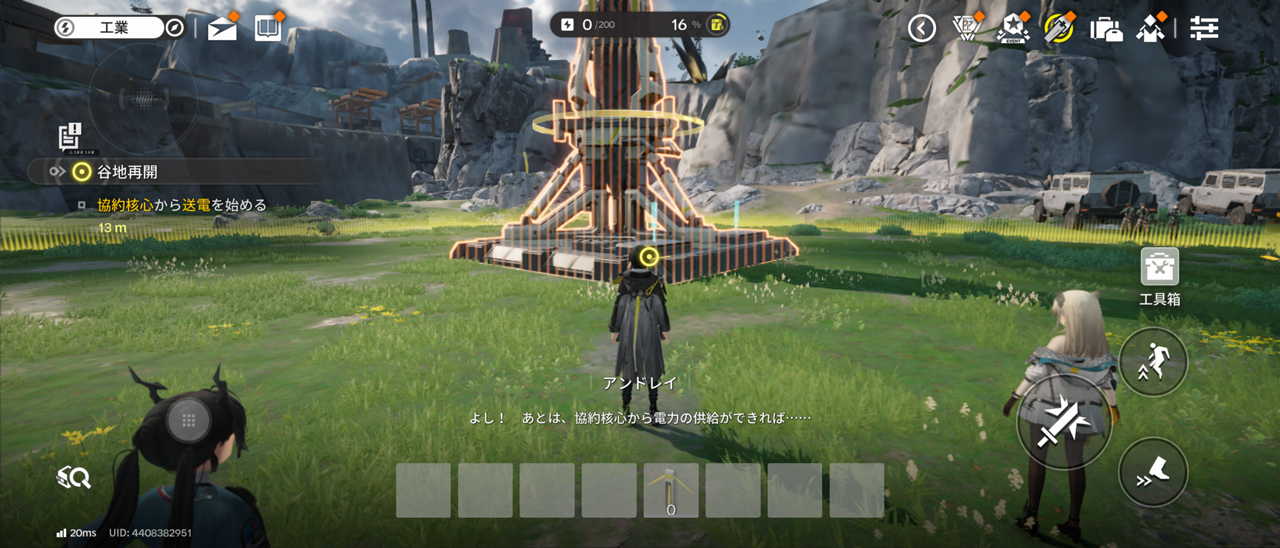This screenshot has width=1280, height=548.
Task: Collapse the top menu with the arrow button
Action: click(x=922, y=28)
